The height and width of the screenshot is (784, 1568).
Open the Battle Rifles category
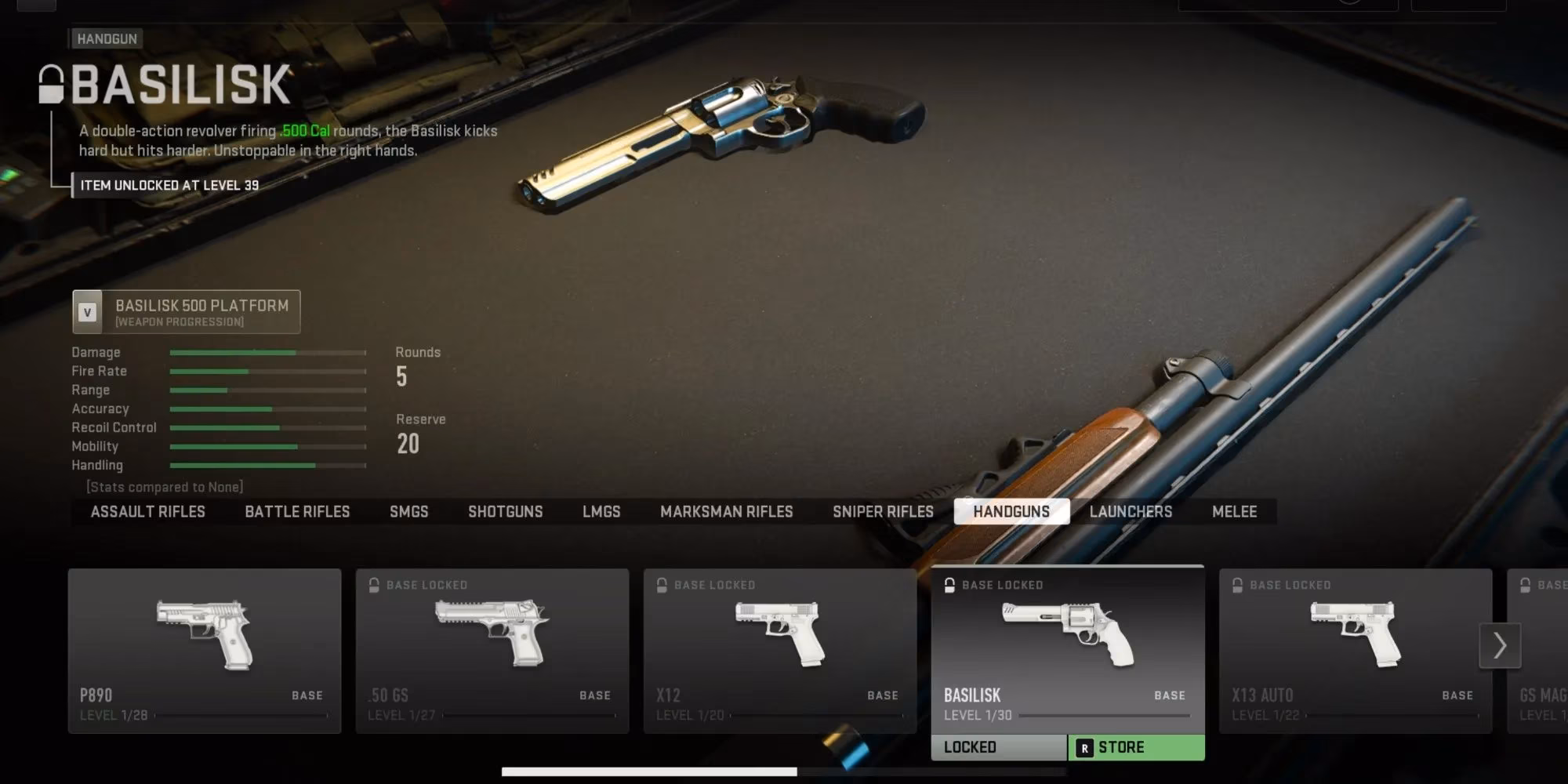click(297, 512)
